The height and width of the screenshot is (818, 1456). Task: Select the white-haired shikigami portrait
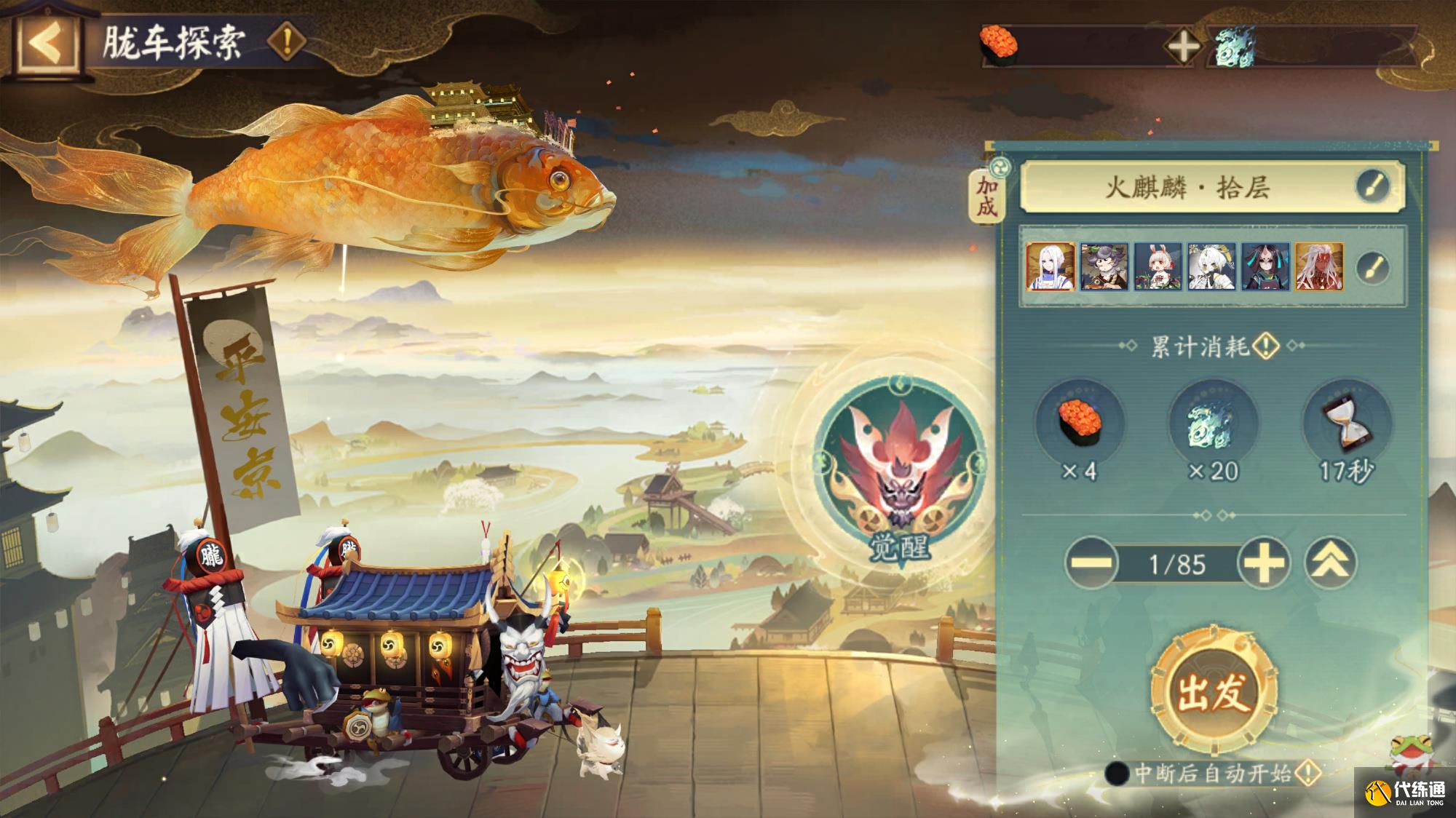click(1051, 267)
